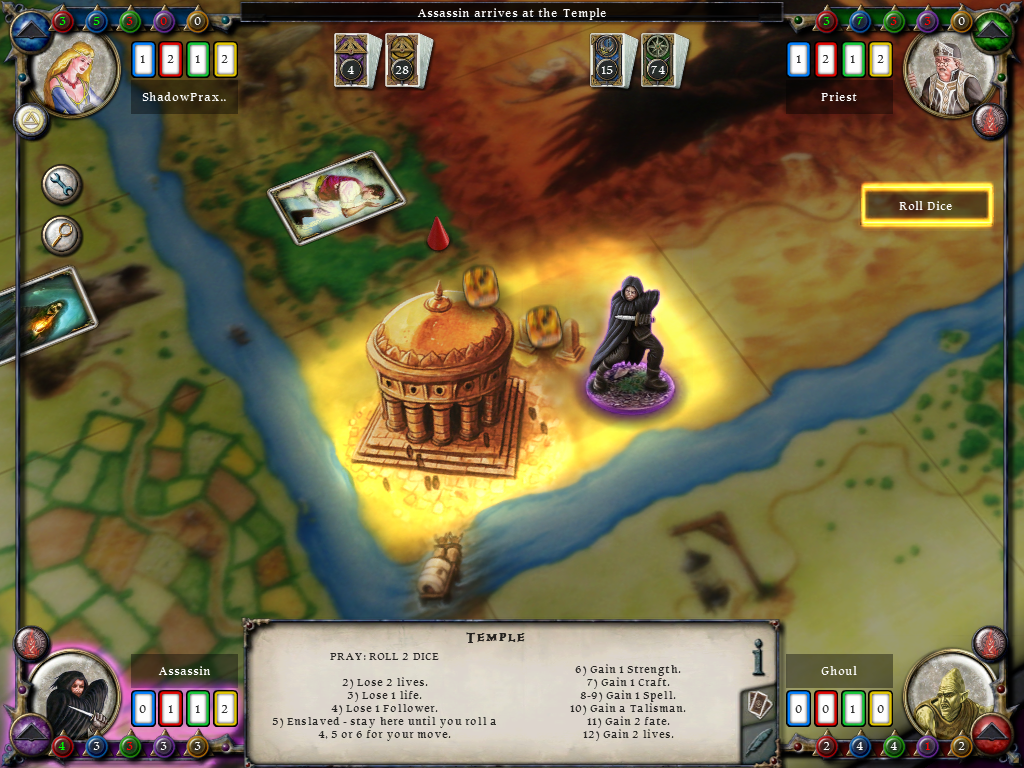
Task: Activate the magnifying glass zoom icon
Action: pos(62,235)
